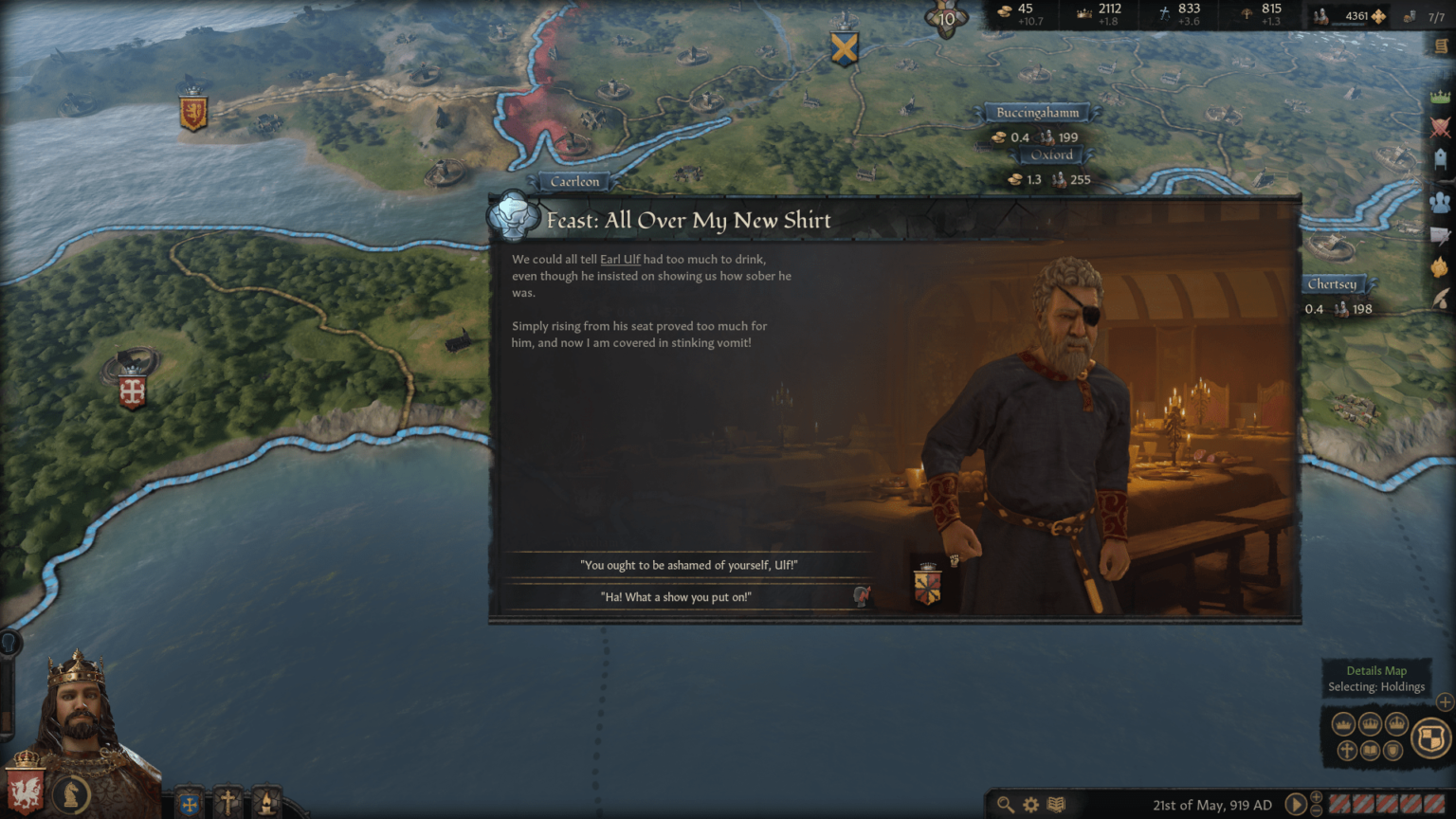Open the council throne menu
This screenshot has width=1456, height=819.
[x=1440, y=158]
